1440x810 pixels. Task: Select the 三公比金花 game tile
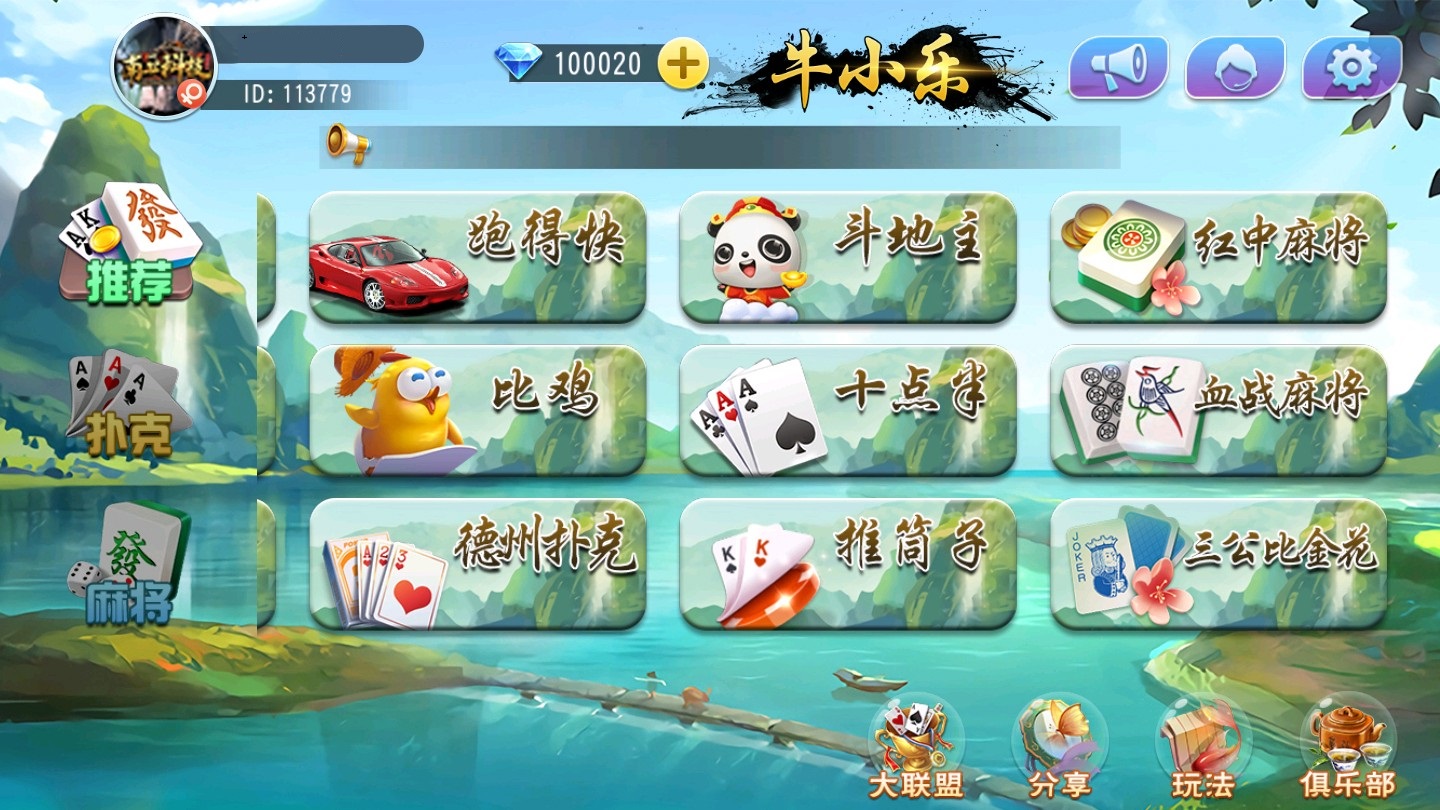(1218, 564)
